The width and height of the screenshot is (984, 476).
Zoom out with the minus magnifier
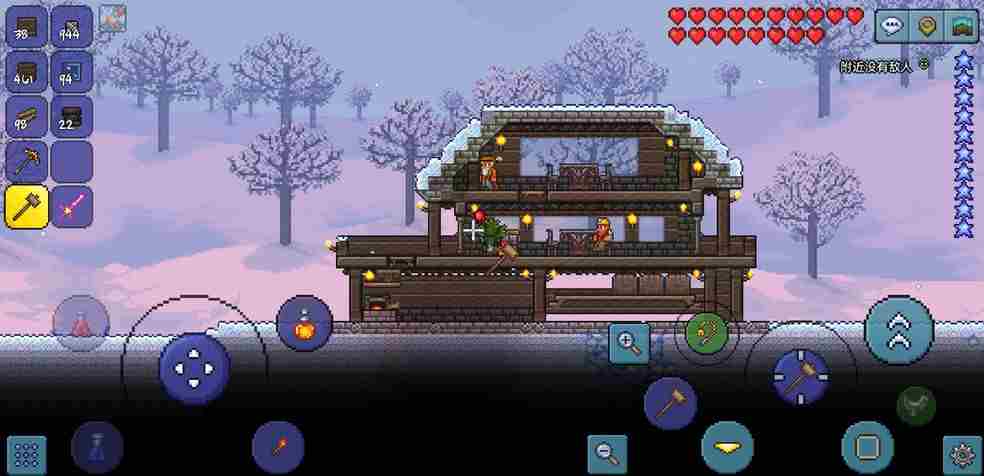pyautogui.click(x=606, y=453)
